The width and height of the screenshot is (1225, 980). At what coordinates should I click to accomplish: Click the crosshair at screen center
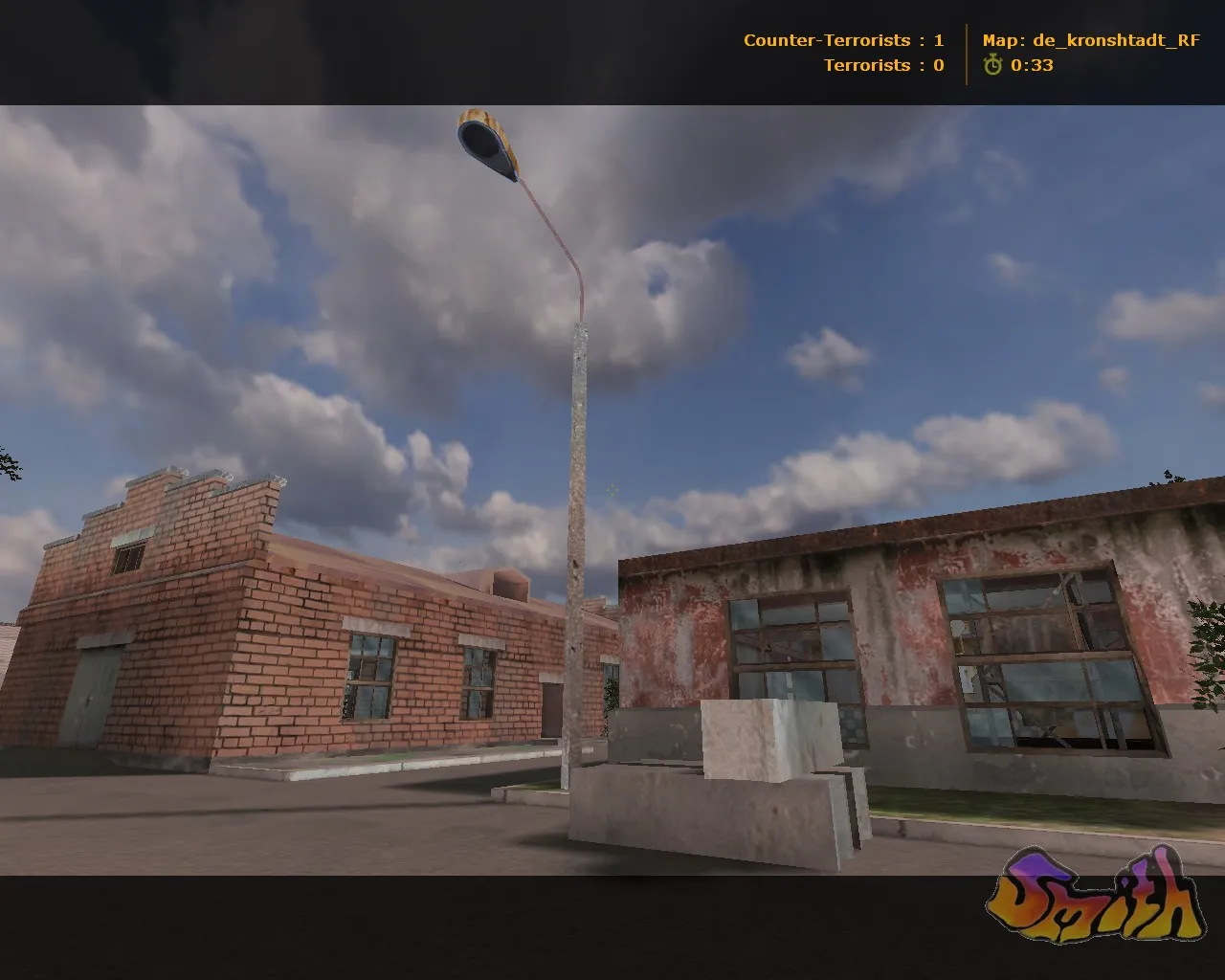(x=612, y=490)
